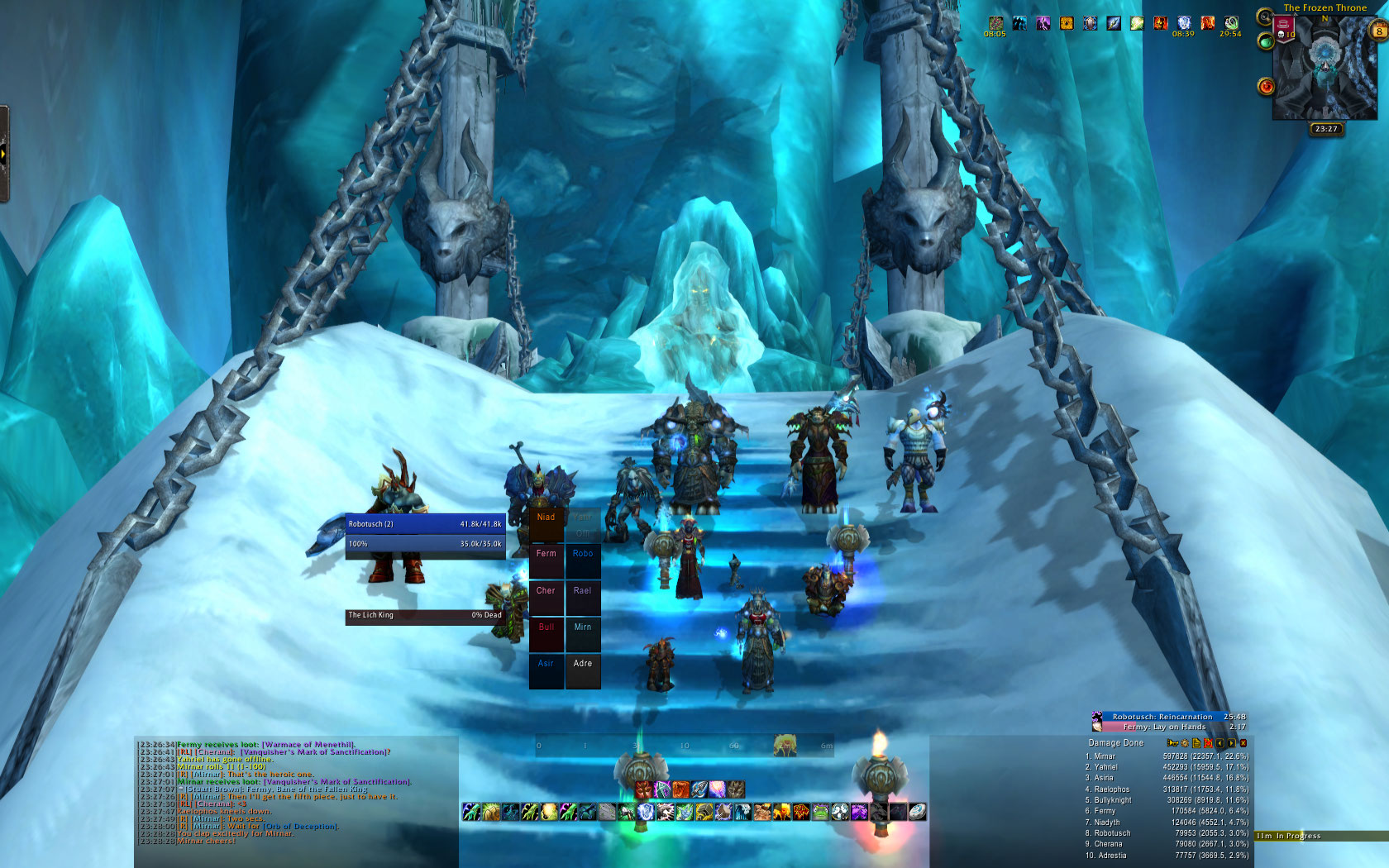This screenshot has width=1389, height=868.
Task: Select the Robo raid frame
Action: [582, 561]
